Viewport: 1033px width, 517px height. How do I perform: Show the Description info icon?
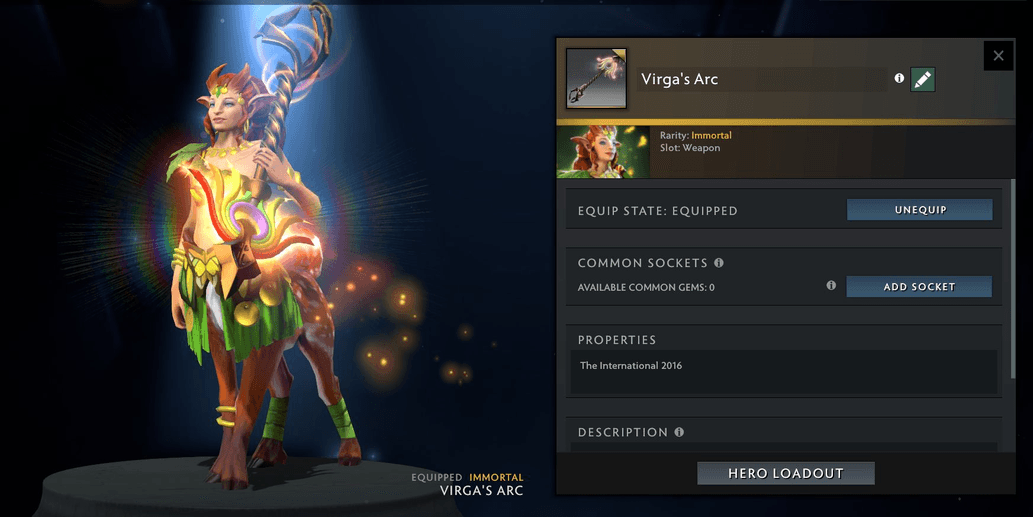679,433
